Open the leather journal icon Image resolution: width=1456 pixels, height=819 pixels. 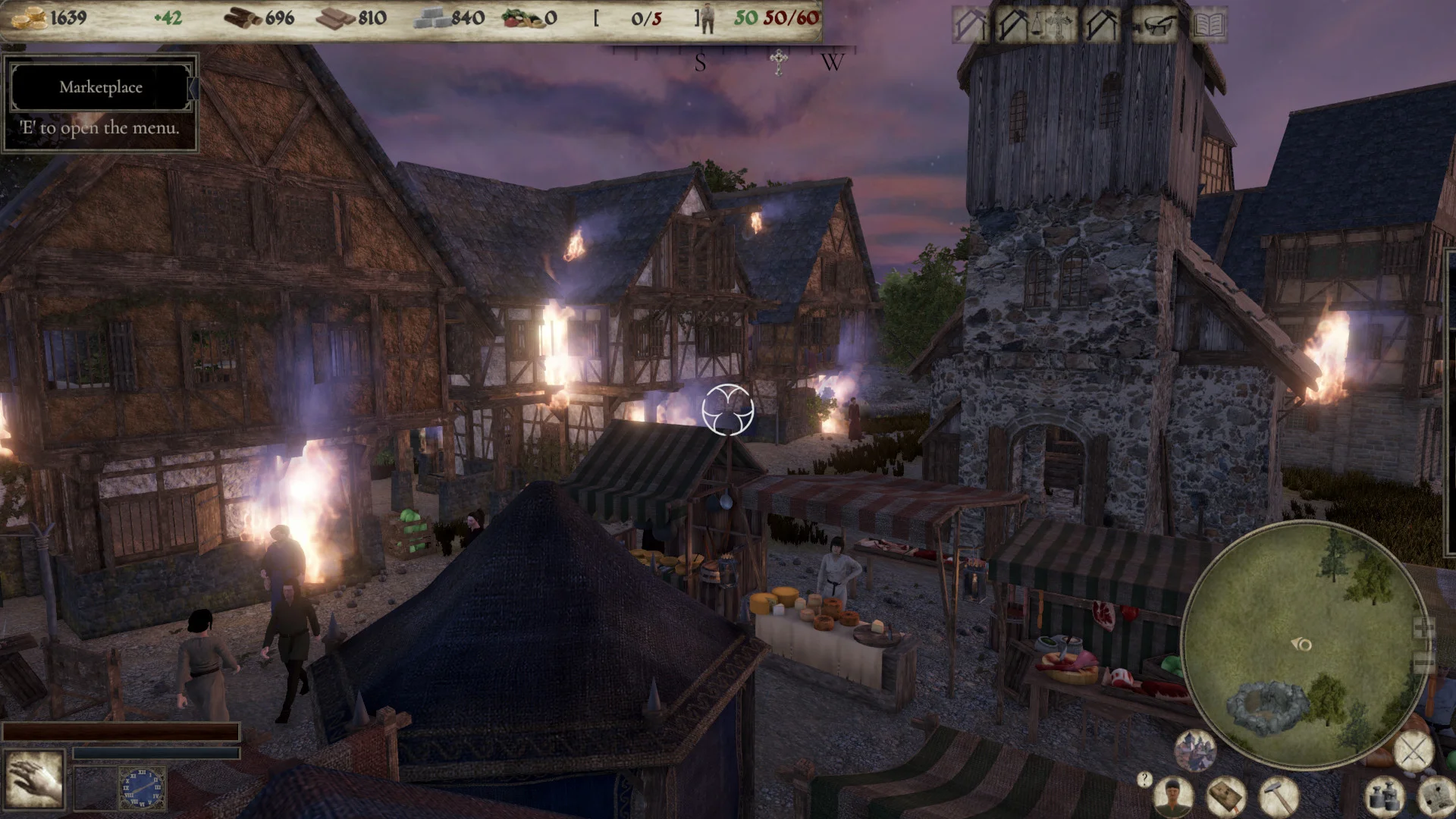click(1225, 796)
